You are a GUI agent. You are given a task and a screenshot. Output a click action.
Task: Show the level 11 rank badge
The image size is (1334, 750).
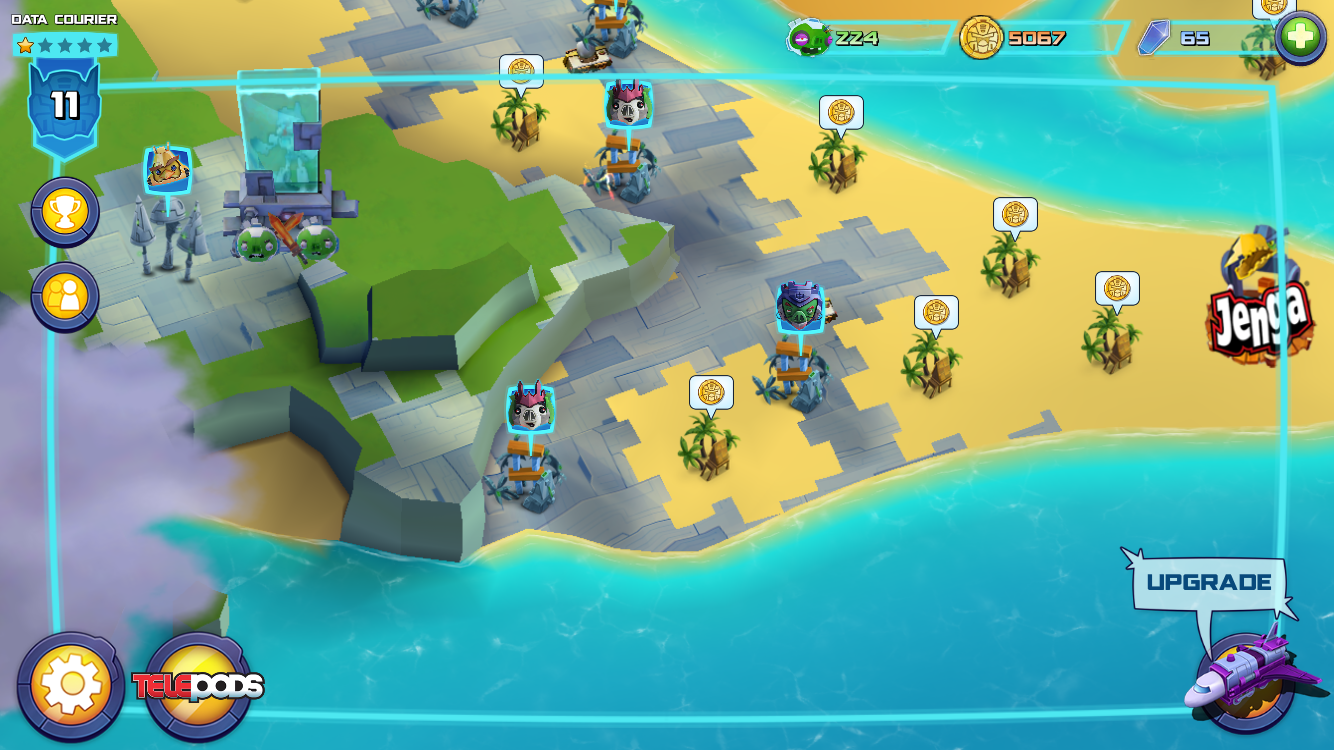[65, 106]
